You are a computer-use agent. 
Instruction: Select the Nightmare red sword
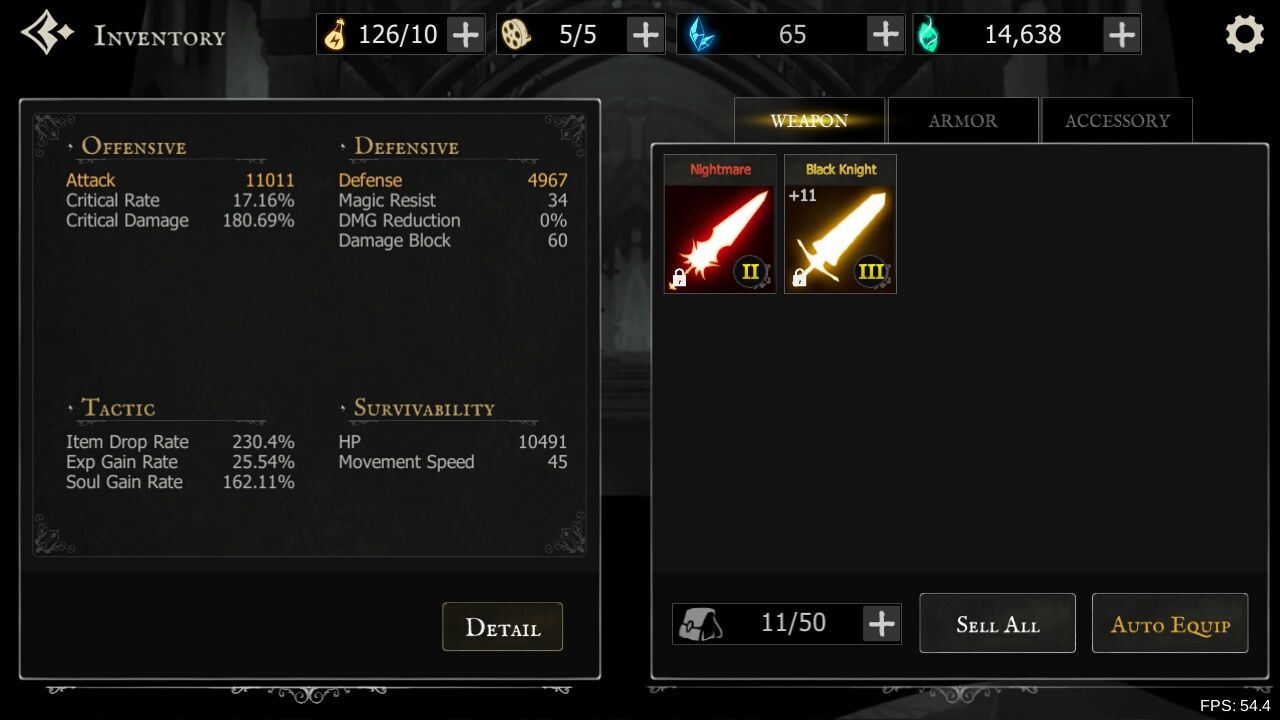tap(720, 225)
